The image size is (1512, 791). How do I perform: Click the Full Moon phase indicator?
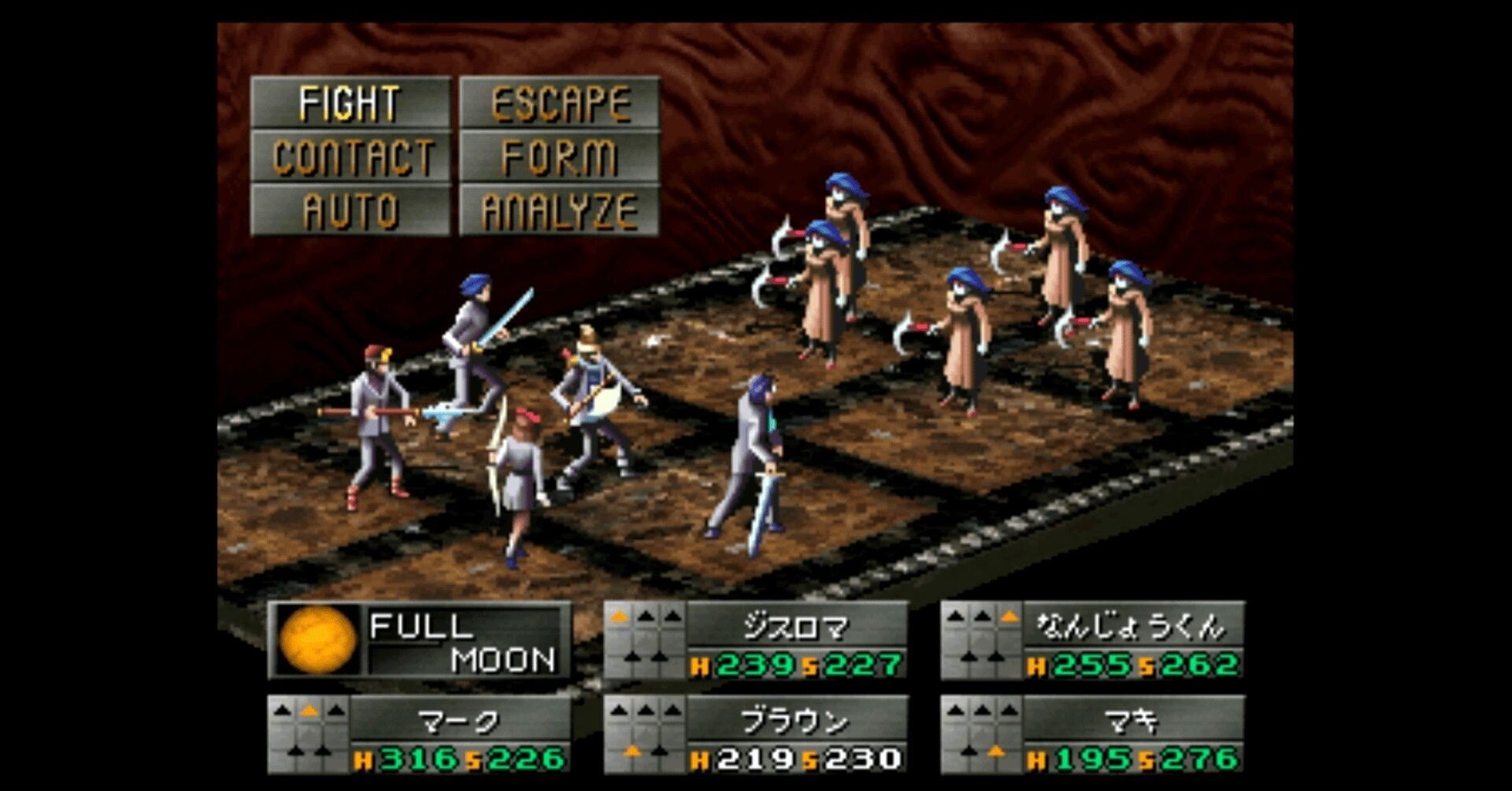[x=419, y=641]
